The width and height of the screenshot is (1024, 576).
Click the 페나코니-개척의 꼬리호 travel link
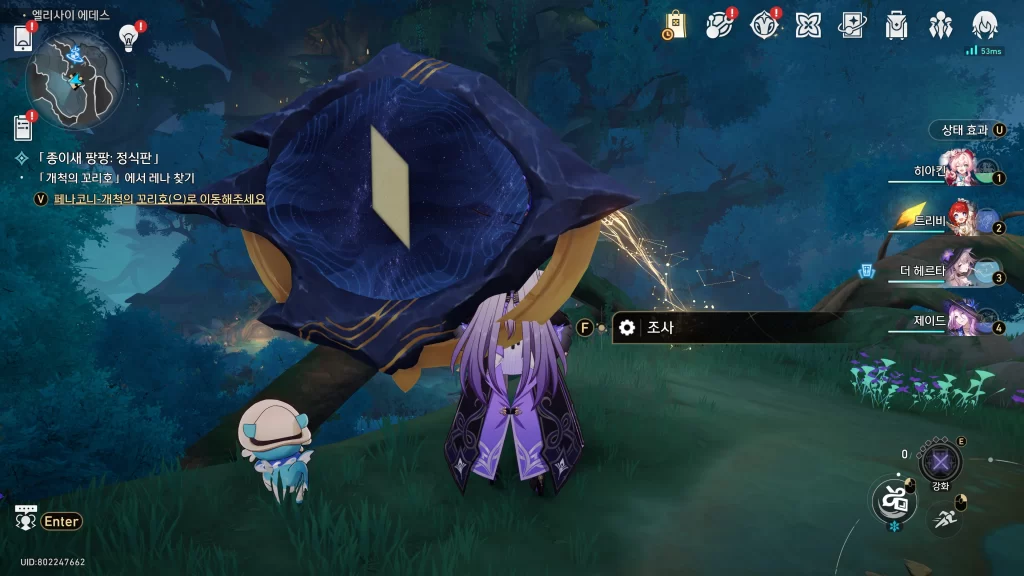[160, 199]
